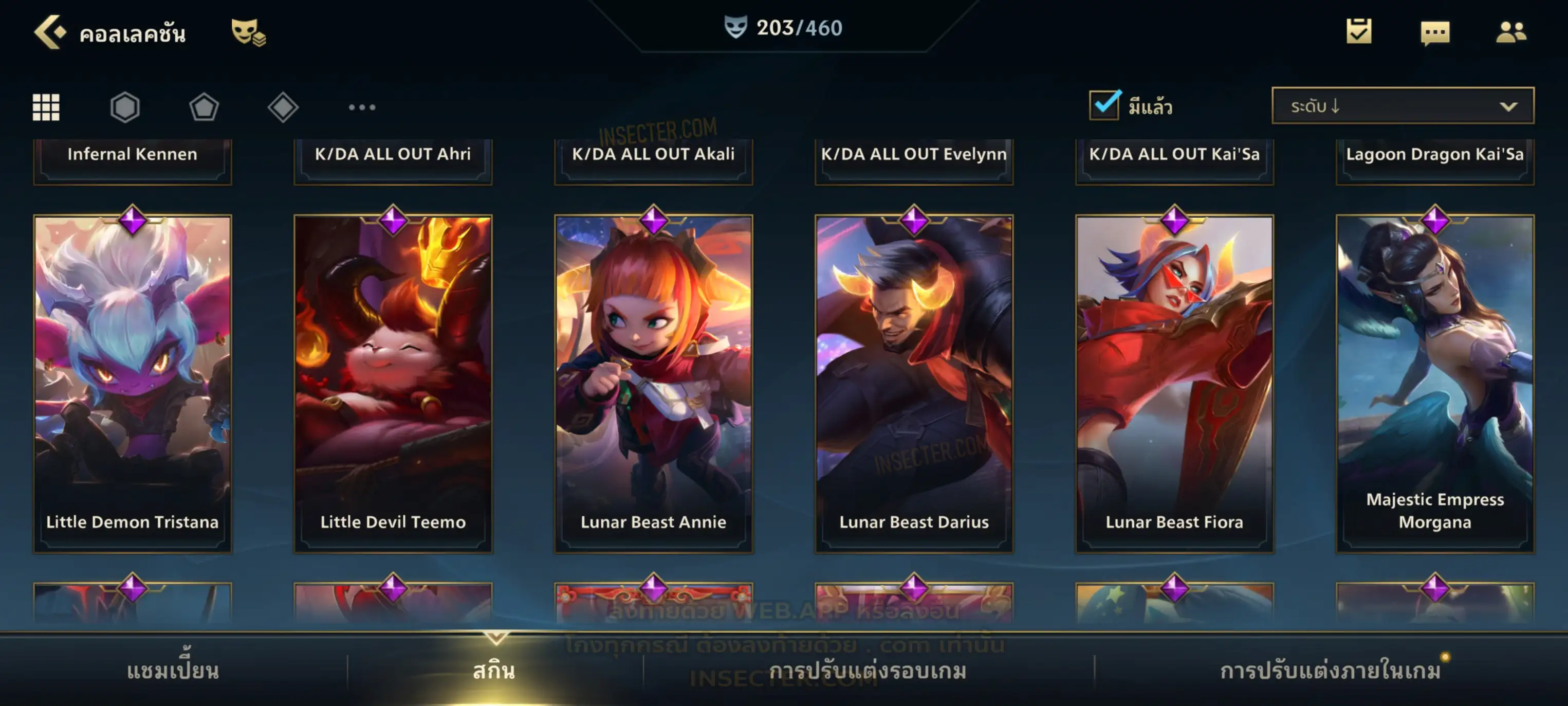1568x706 pixels.
Task: Select the Little Devil Teemo skin card
Action: (x=393, y=384)
